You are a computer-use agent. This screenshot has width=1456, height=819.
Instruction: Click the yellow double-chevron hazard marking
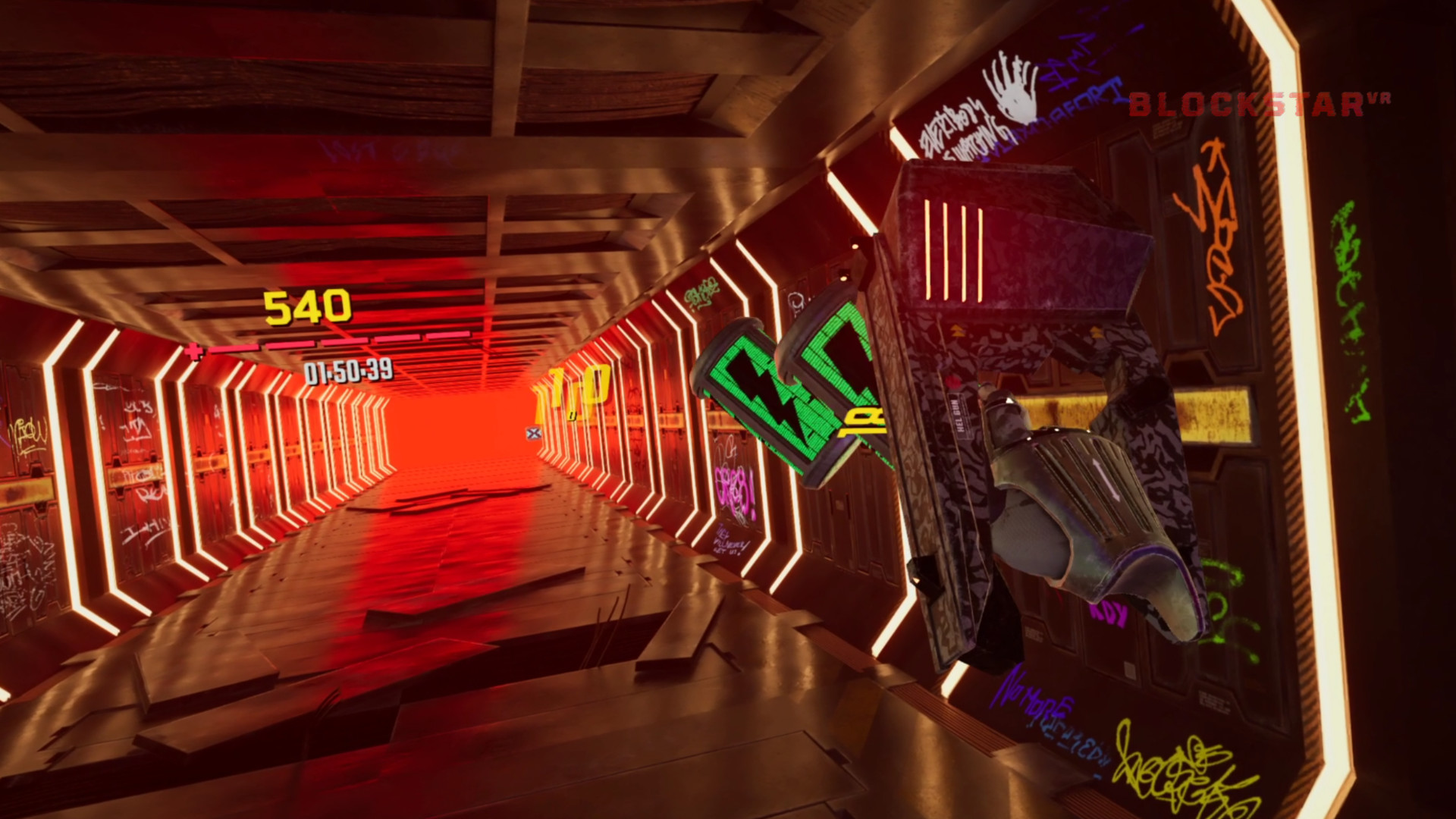(x=957, y=331)
